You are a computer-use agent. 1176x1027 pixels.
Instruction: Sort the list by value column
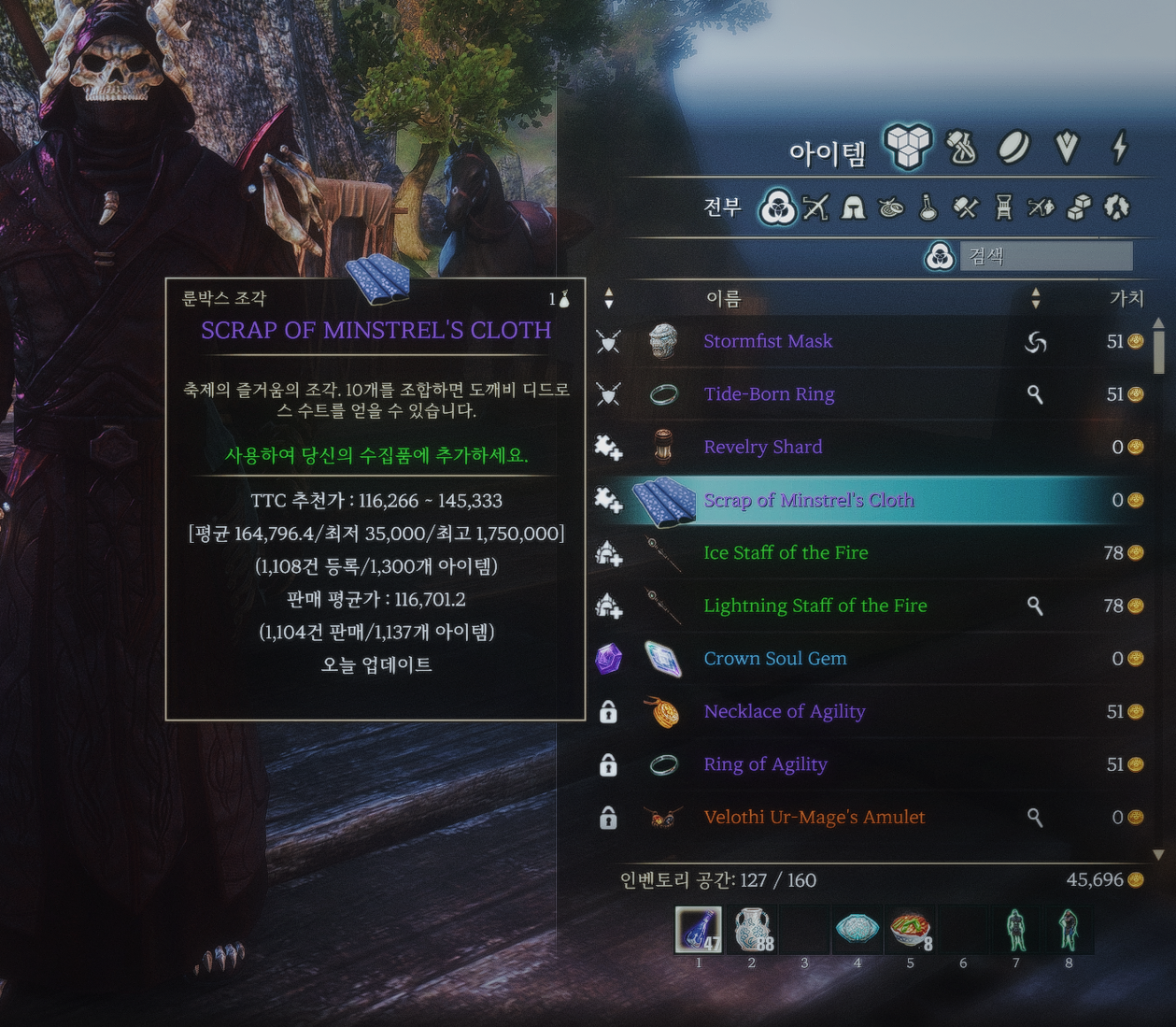tap(1126, 298)
